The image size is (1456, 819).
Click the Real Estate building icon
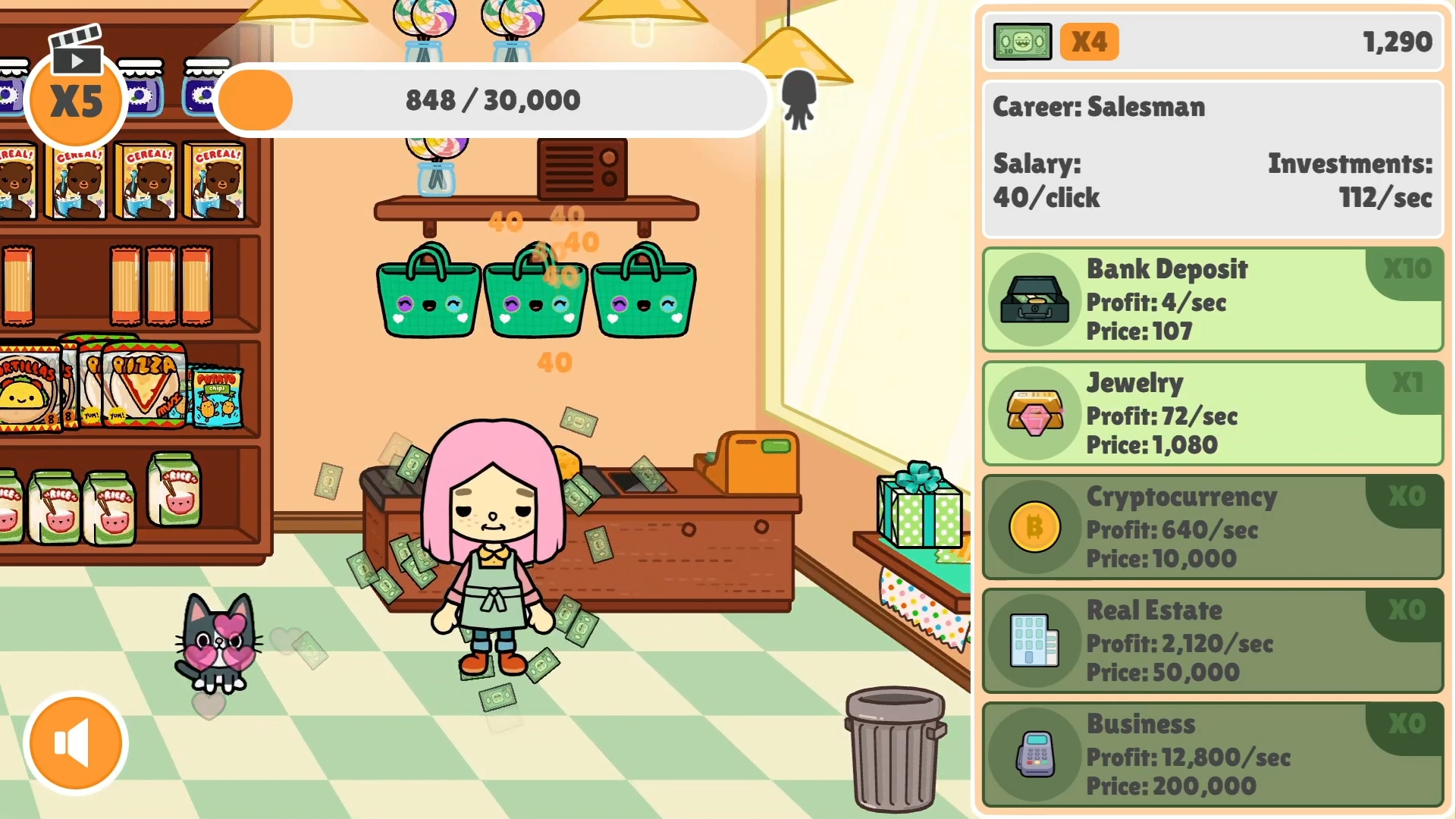tap(1034, 642)
